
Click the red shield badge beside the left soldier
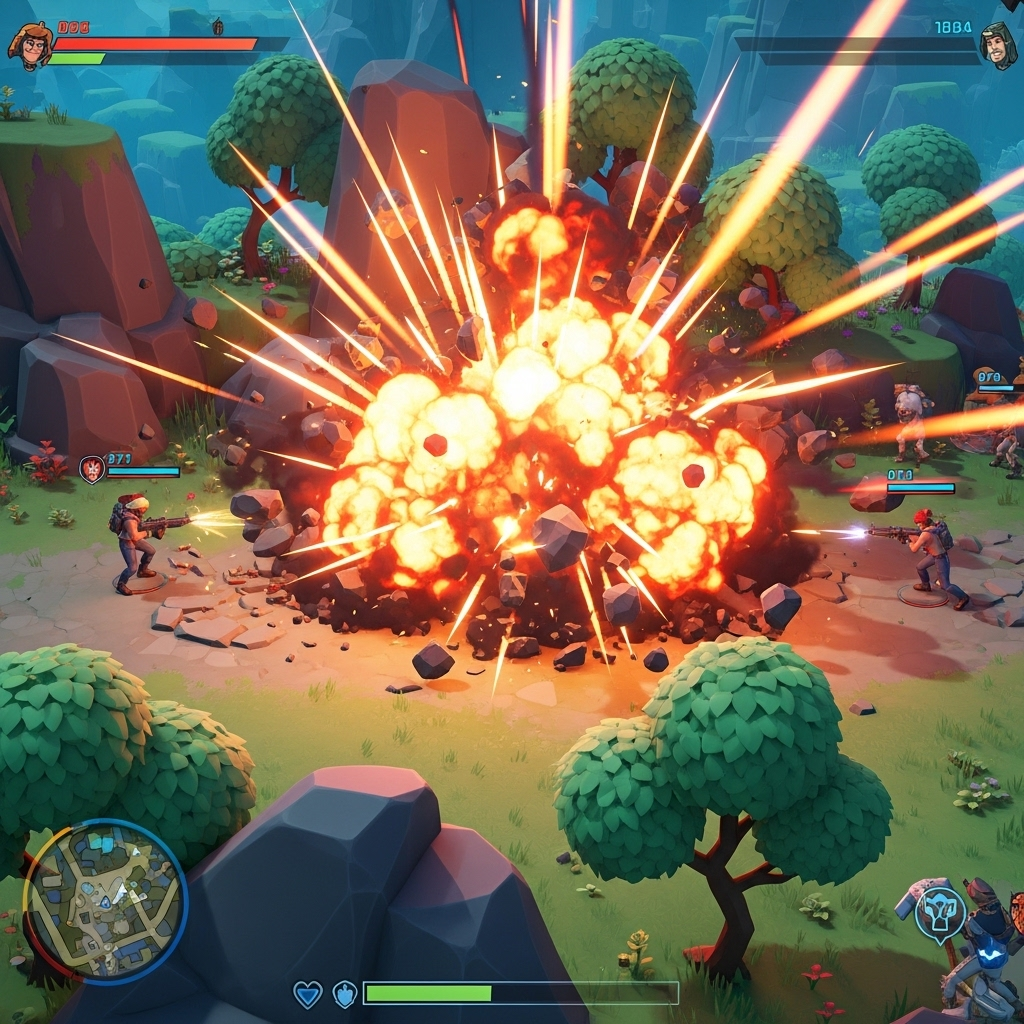[92, 469]
